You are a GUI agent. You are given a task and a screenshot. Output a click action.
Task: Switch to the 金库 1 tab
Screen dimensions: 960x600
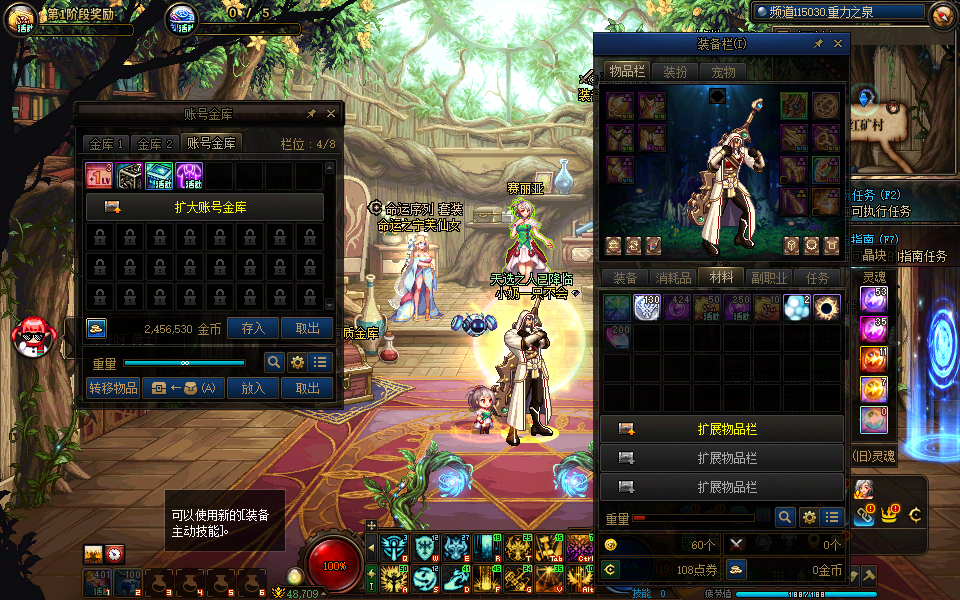pyautogui.click(x=106, y=144)
